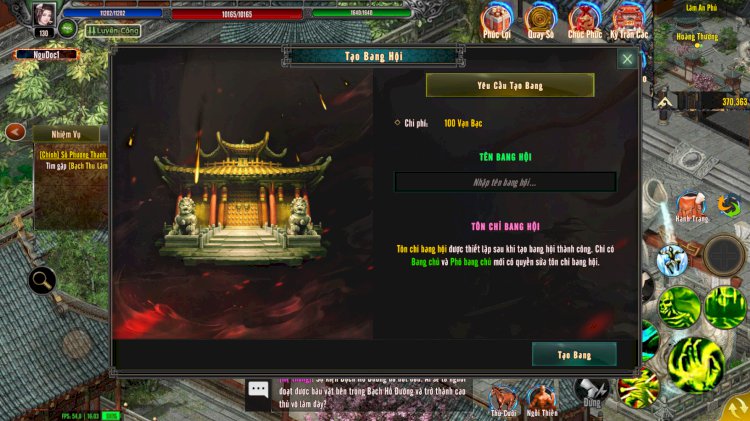This screenshot has height=421, width=750.
Task: Open the Quay Số lucky wheel
Action: tap(541, 20)
